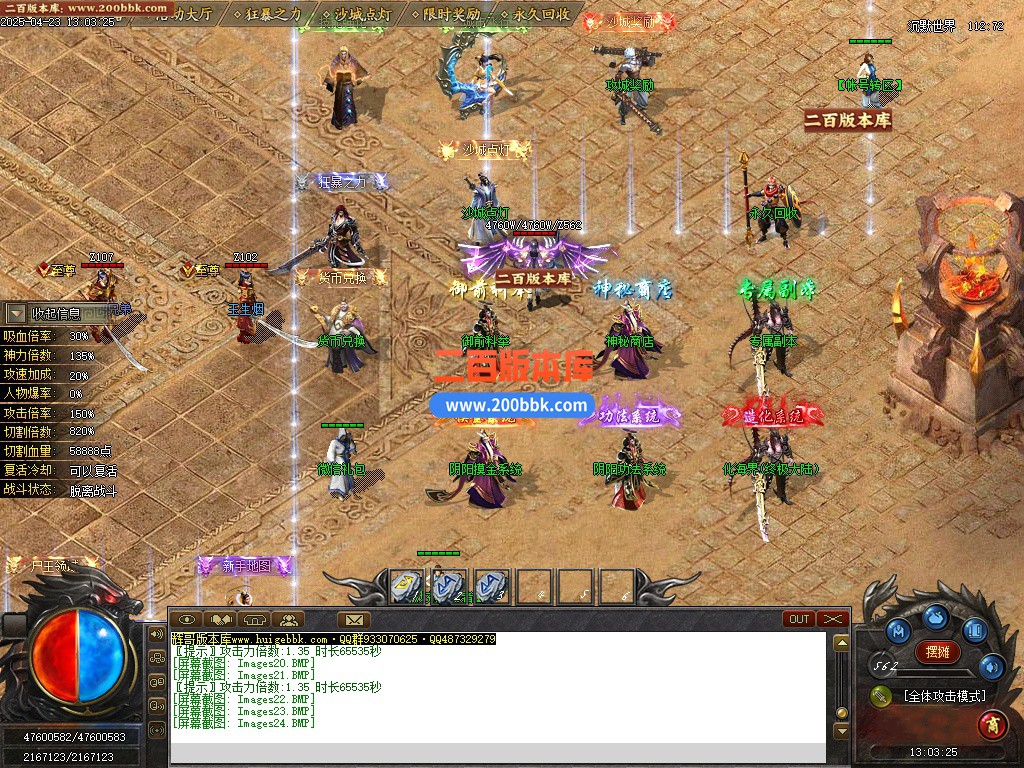Toggle the blue speaker sound button

(x=991, y=665)
